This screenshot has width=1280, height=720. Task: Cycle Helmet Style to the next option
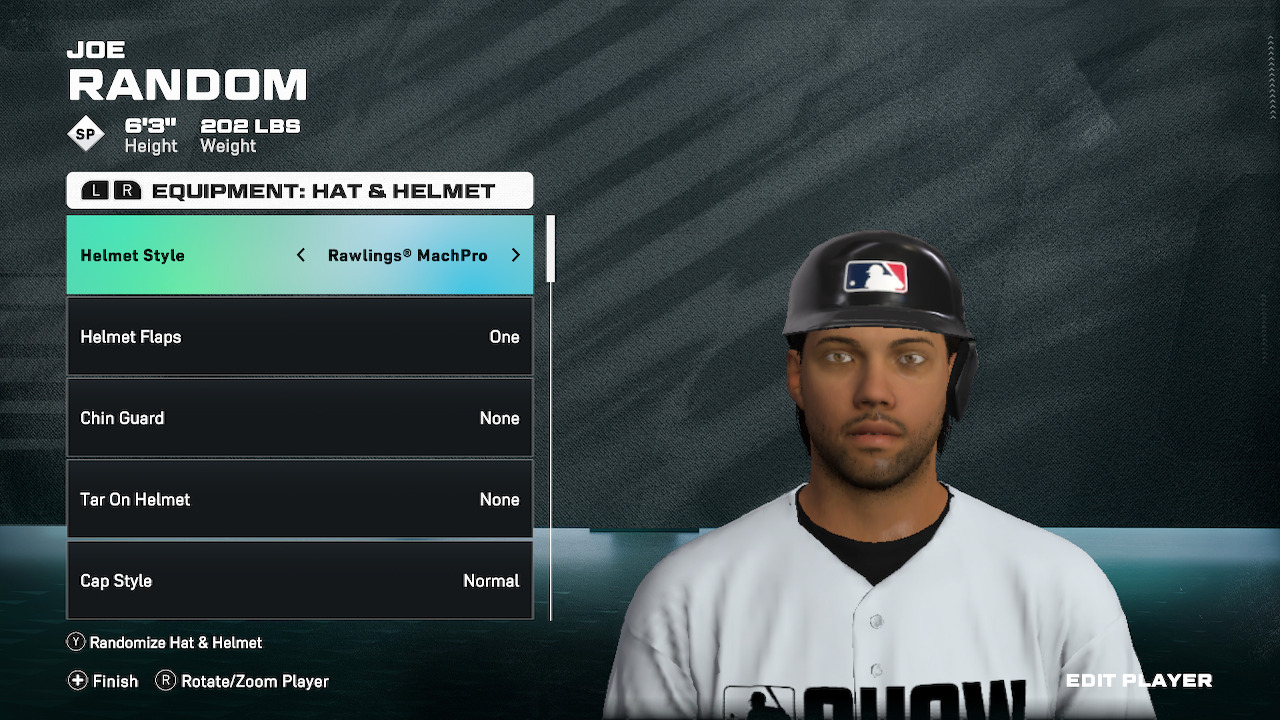click(516, 256)
